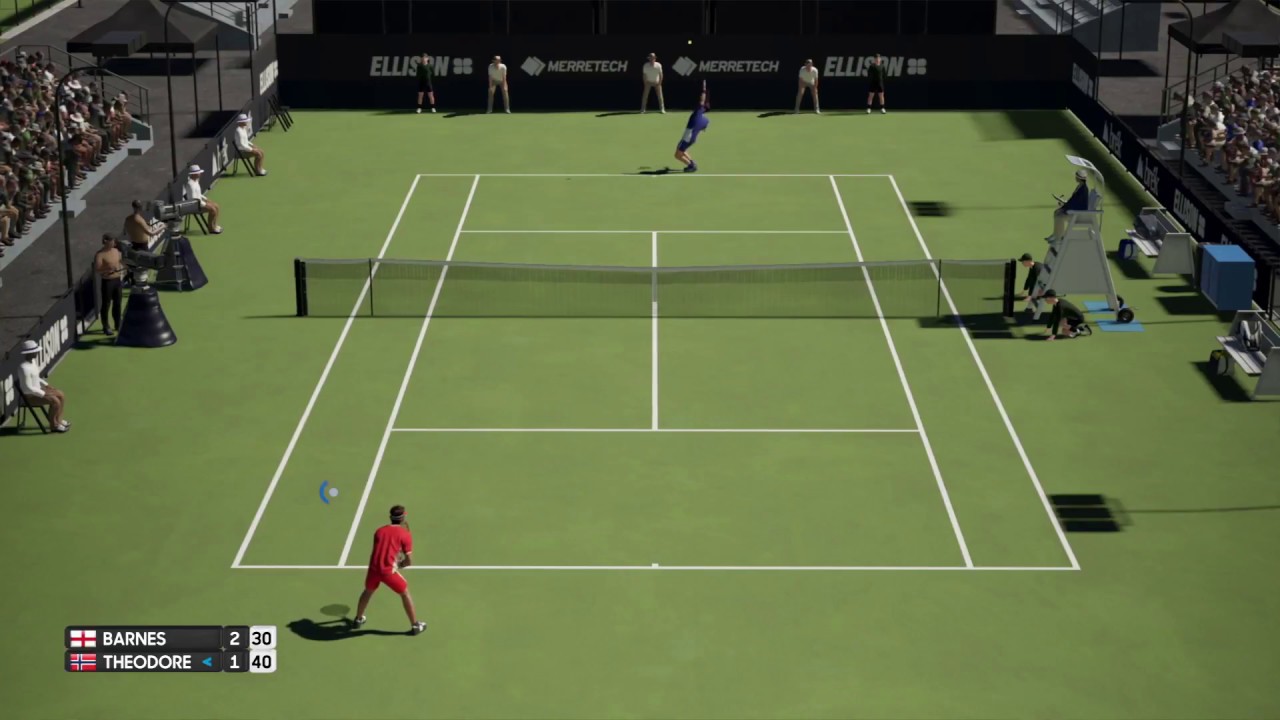The width and height of the screenshot is (1280, 720).
Task: Click the blue ball bounce marker on court
Action: point(329,492)
